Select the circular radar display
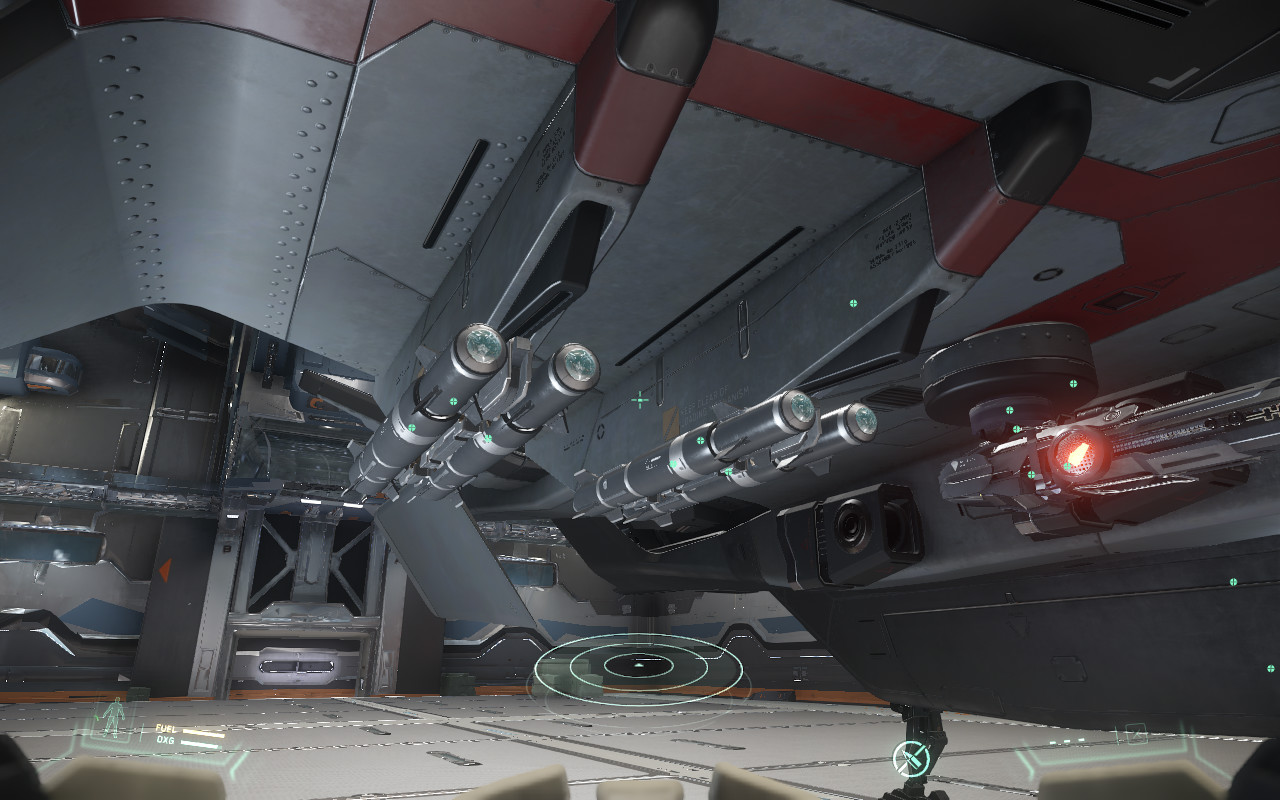The height and width of the screenshot is (800, 1280). coord(640,665)
